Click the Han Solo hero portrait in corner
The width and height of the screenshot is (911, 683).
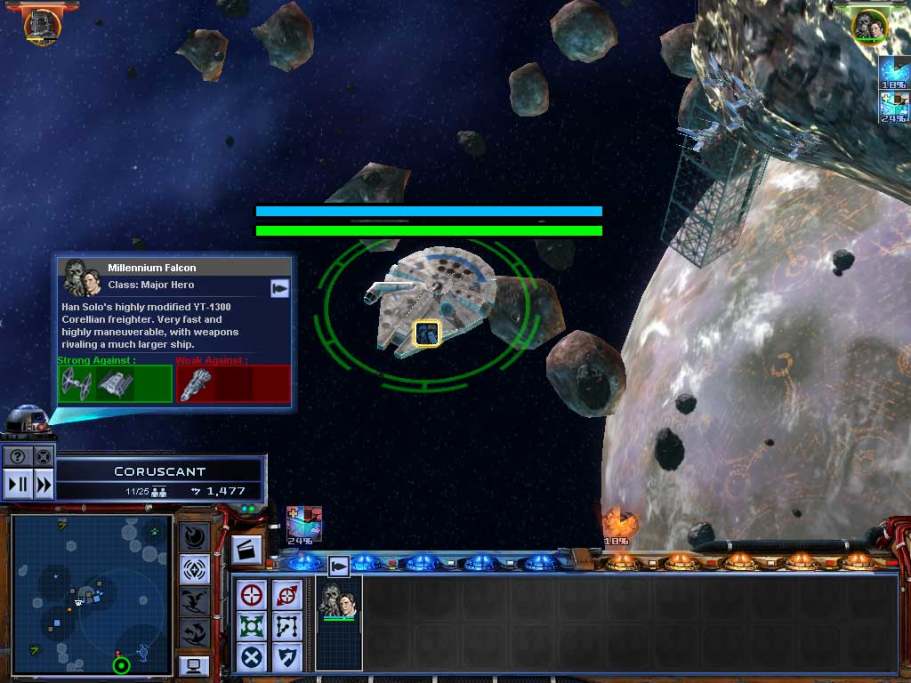pyautogui.click(x=870, y=25)
